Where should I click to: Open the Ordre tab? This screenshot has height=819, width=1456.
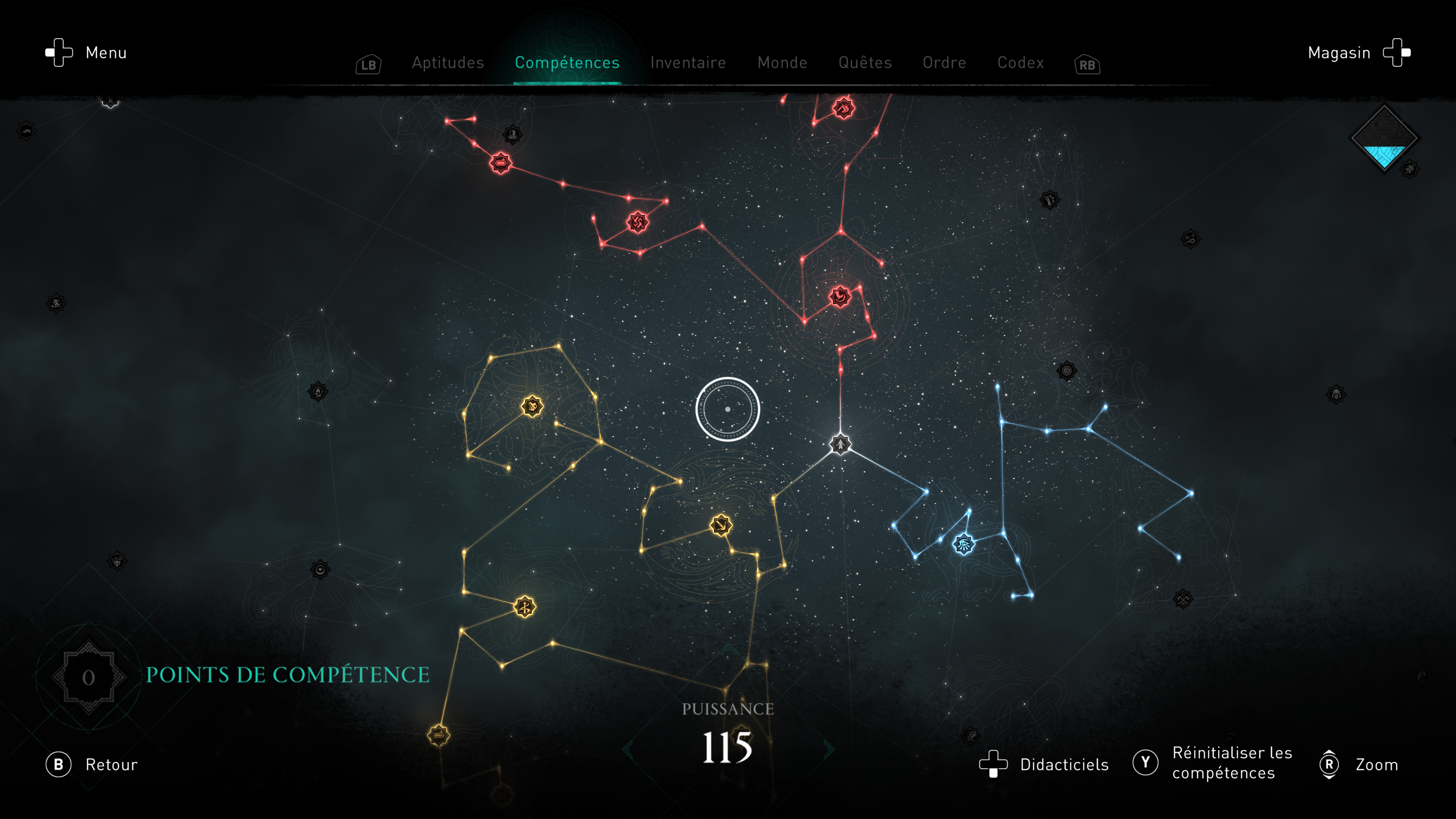point(944,63)
